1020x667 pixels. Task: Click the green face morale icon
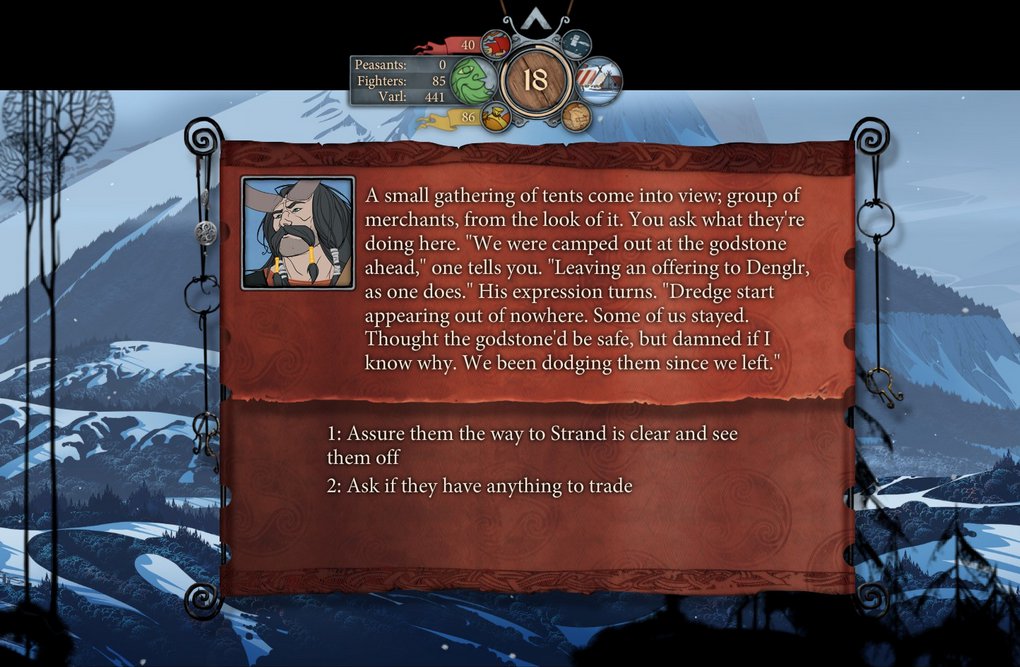pyautogui.click(x=472, y=82)
